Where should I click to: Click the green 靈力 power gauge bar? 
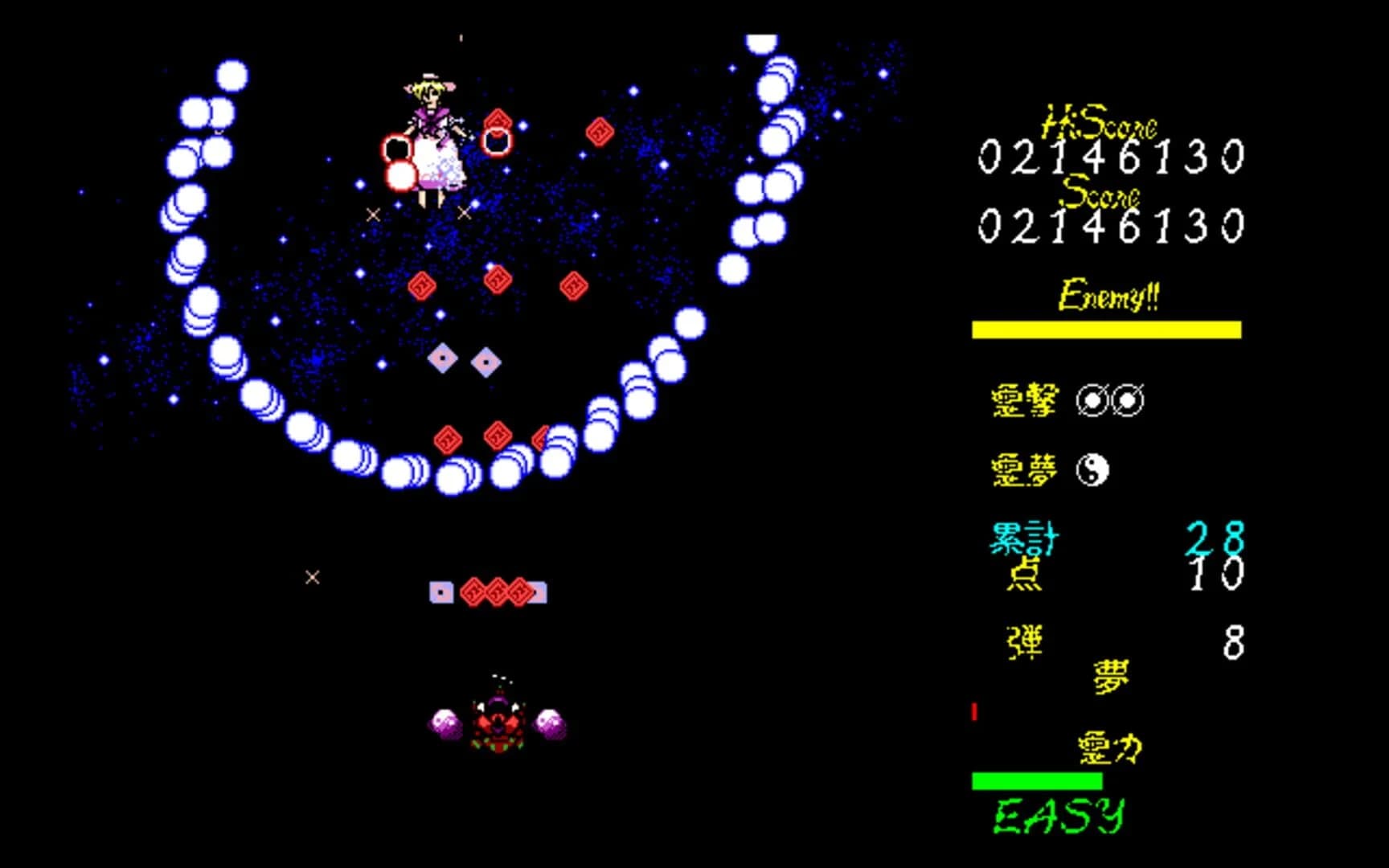coord(1036,779)
